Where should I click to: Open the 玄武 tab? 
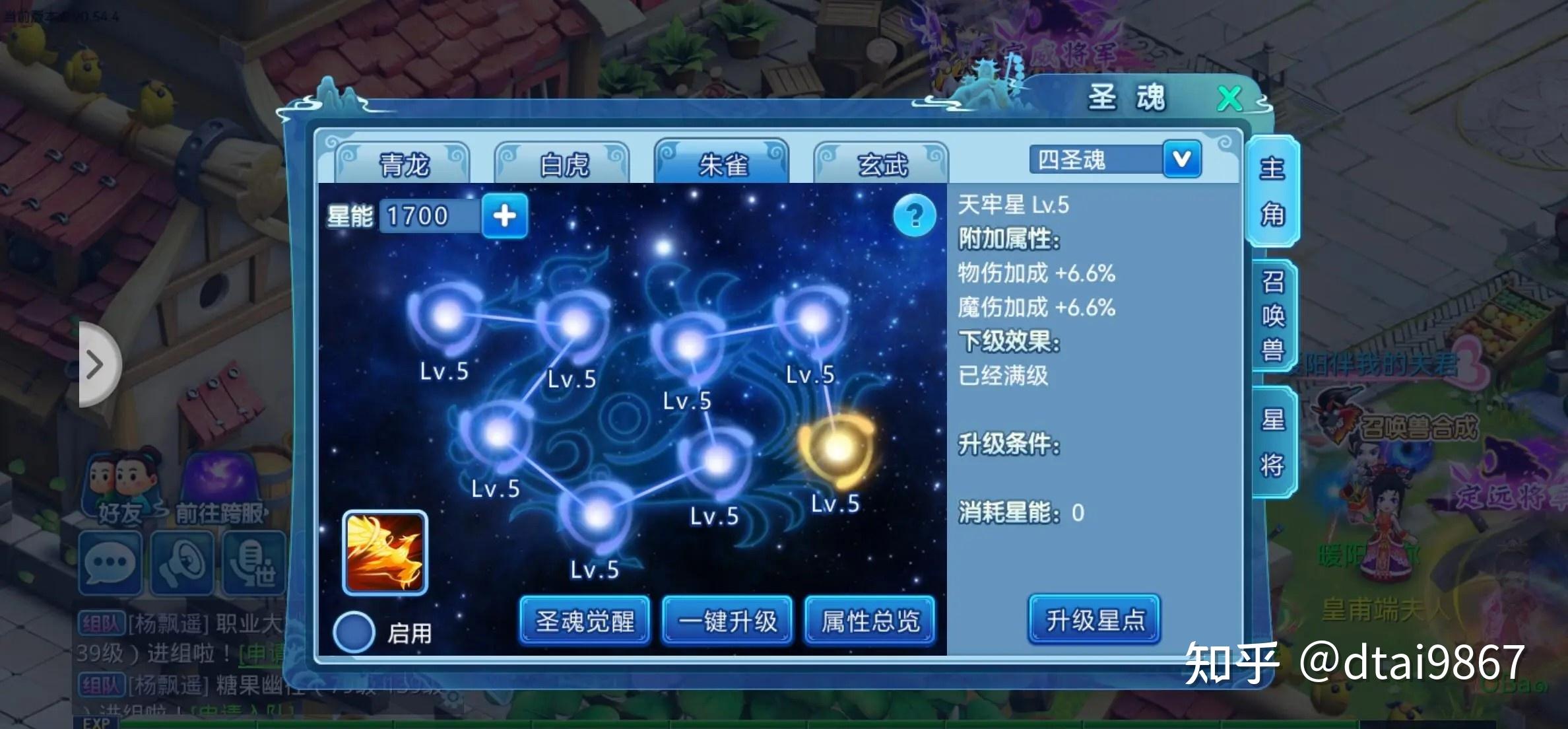882,164
